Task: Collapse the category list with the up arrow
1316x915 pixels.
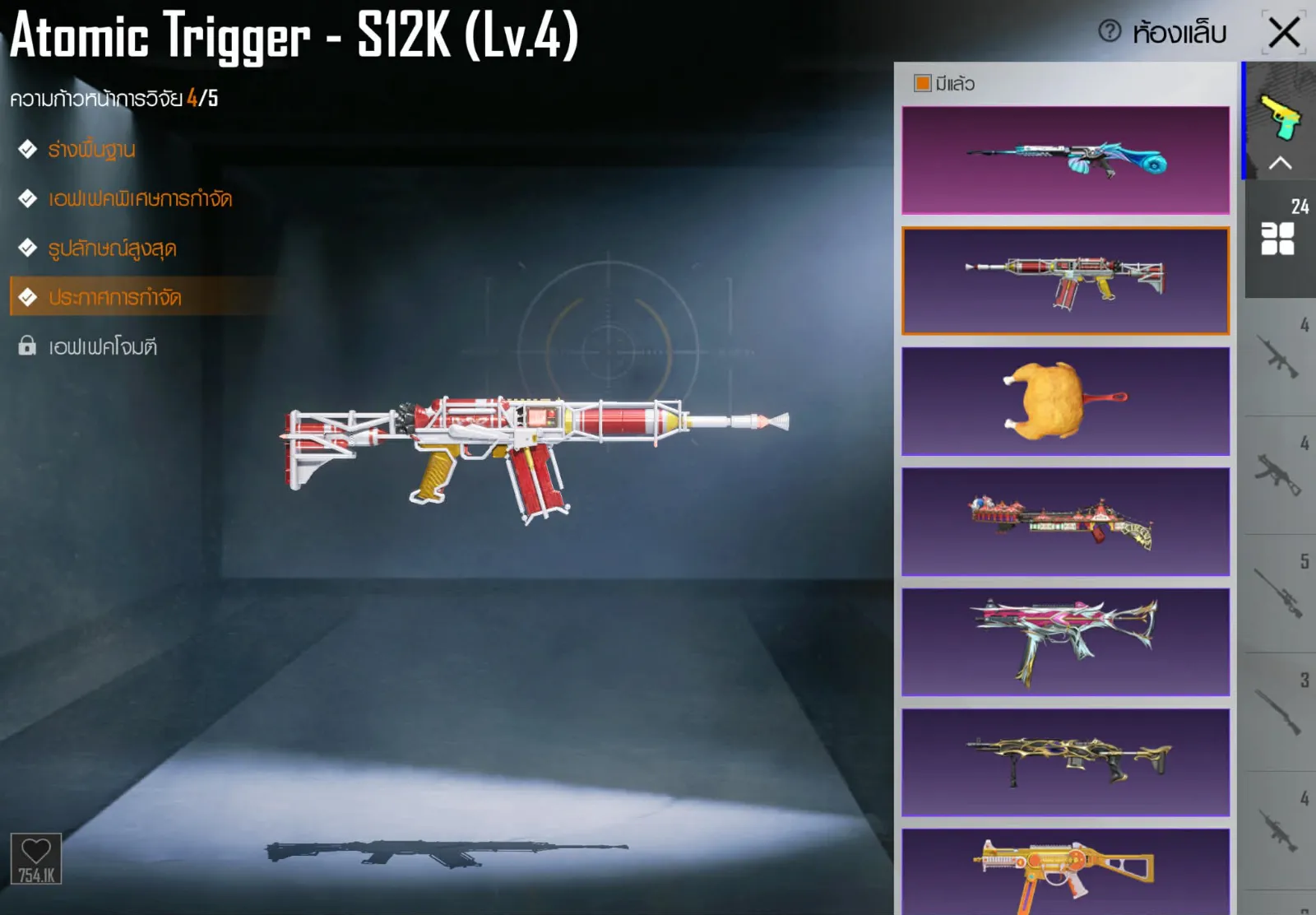Action: (1280, 163)
